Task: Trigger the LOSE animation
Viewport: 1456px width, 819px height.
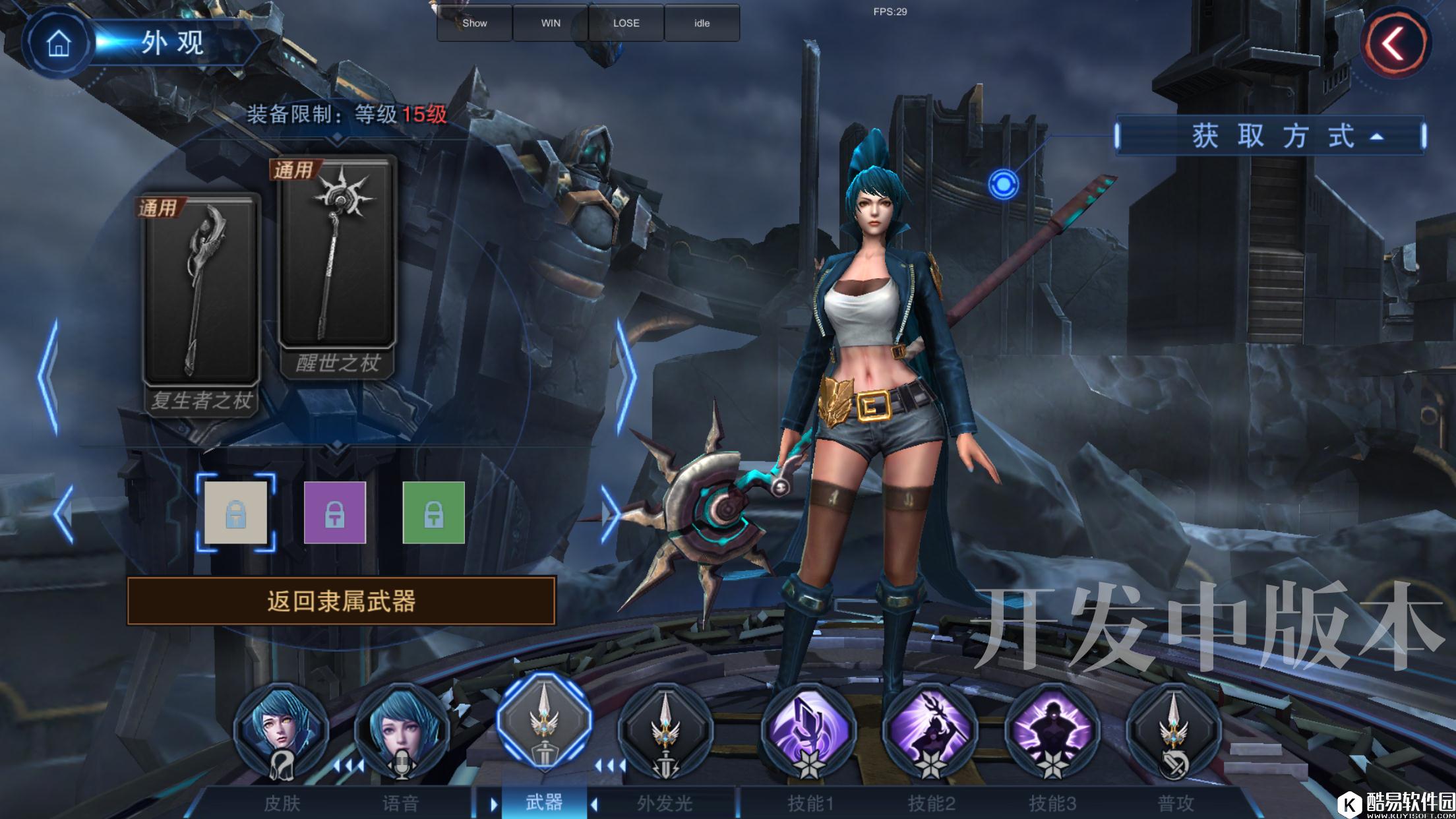Action: pyautogui.click(x=626, y=23)
